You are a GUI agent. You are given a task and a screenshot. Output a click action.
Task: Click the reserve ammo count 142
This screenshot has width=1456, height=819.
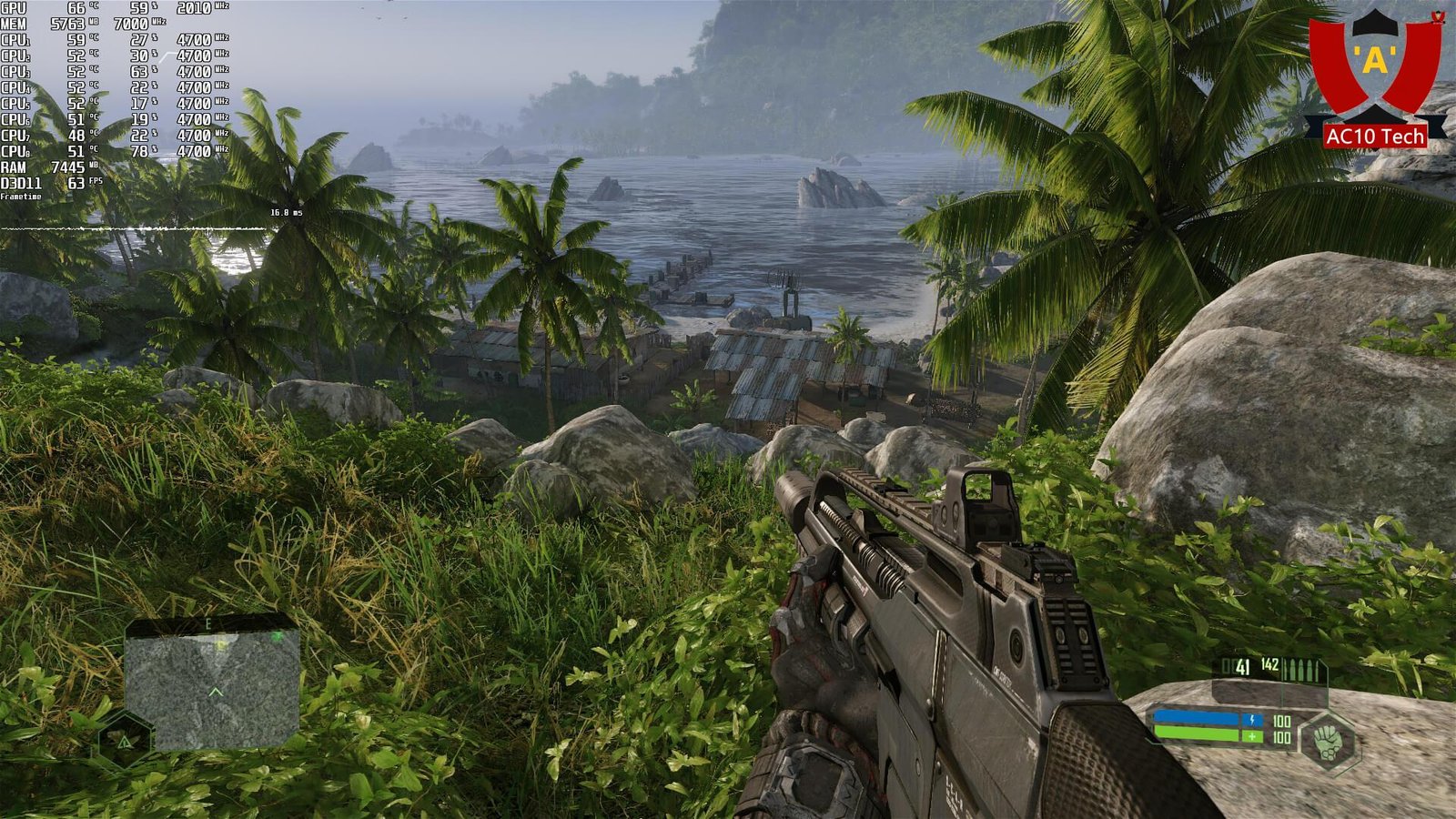(x=1271, y=664)
